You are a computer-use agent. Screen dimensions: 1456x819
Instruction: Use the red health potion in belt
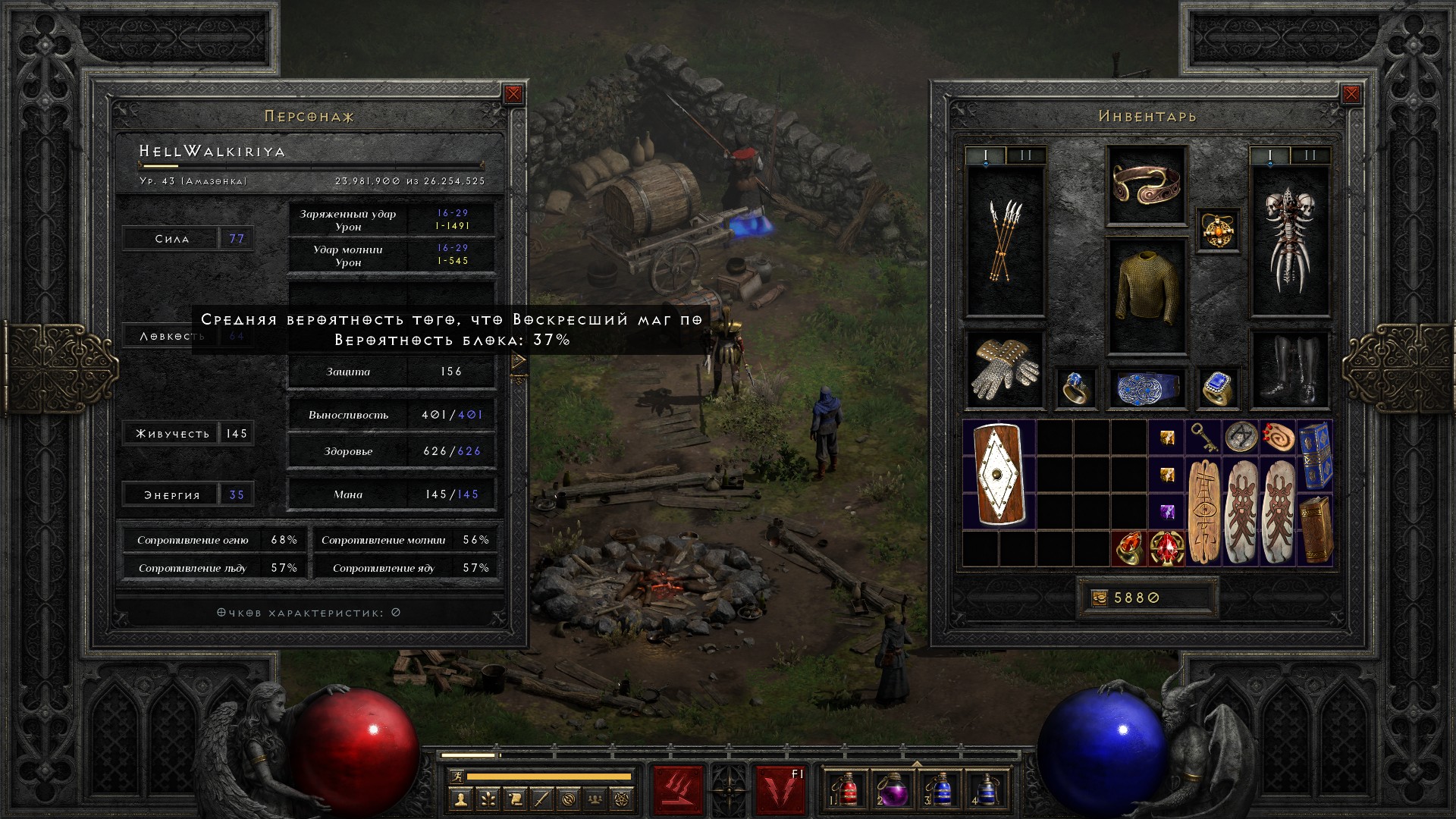(847, 789)
